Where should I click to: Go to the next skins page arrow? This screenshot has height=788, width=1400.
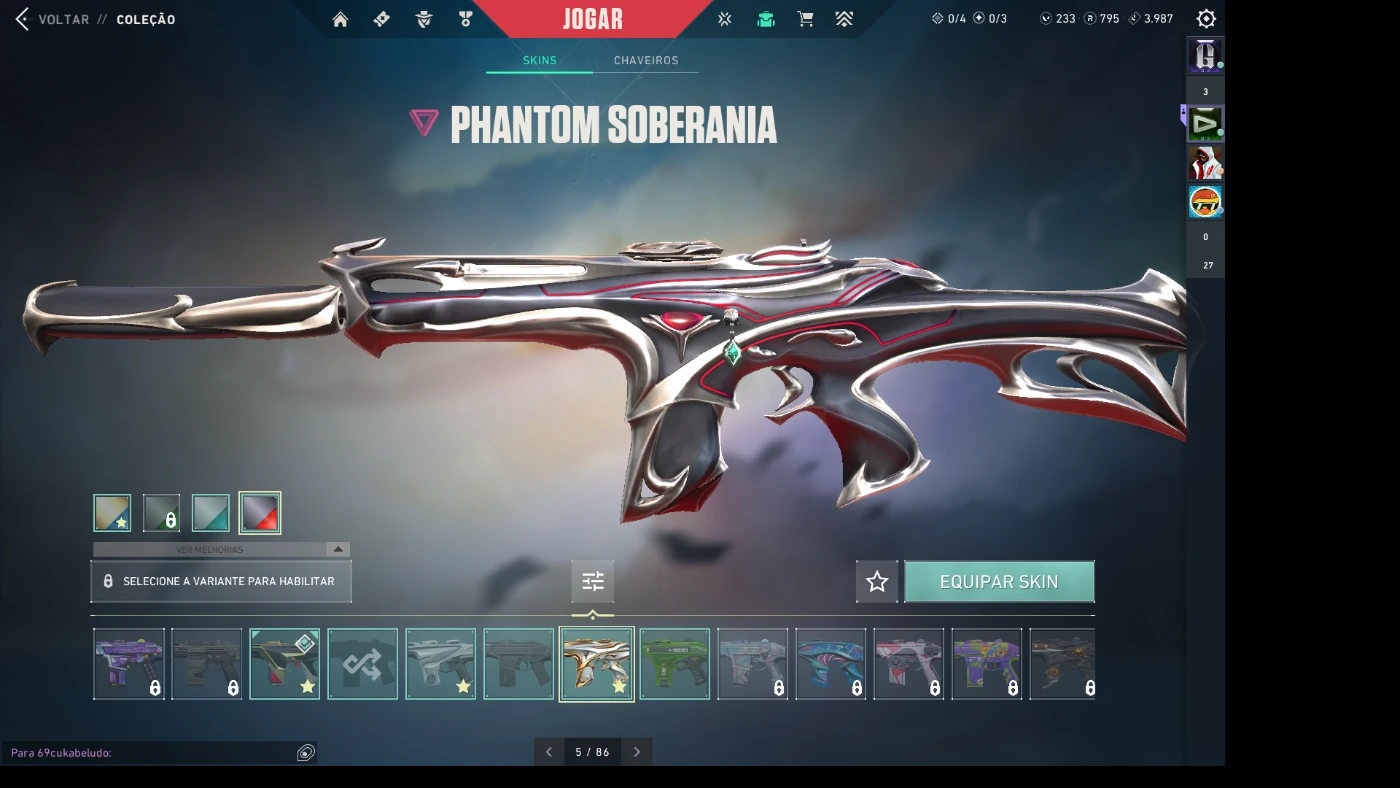click(x=637, y=752)
